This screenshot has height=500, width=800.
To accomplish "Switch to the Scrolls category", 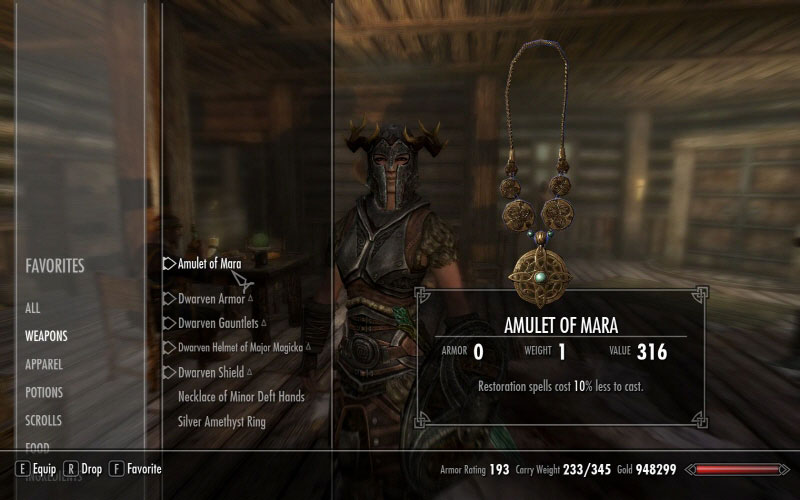I will click(x=44, y=421).
